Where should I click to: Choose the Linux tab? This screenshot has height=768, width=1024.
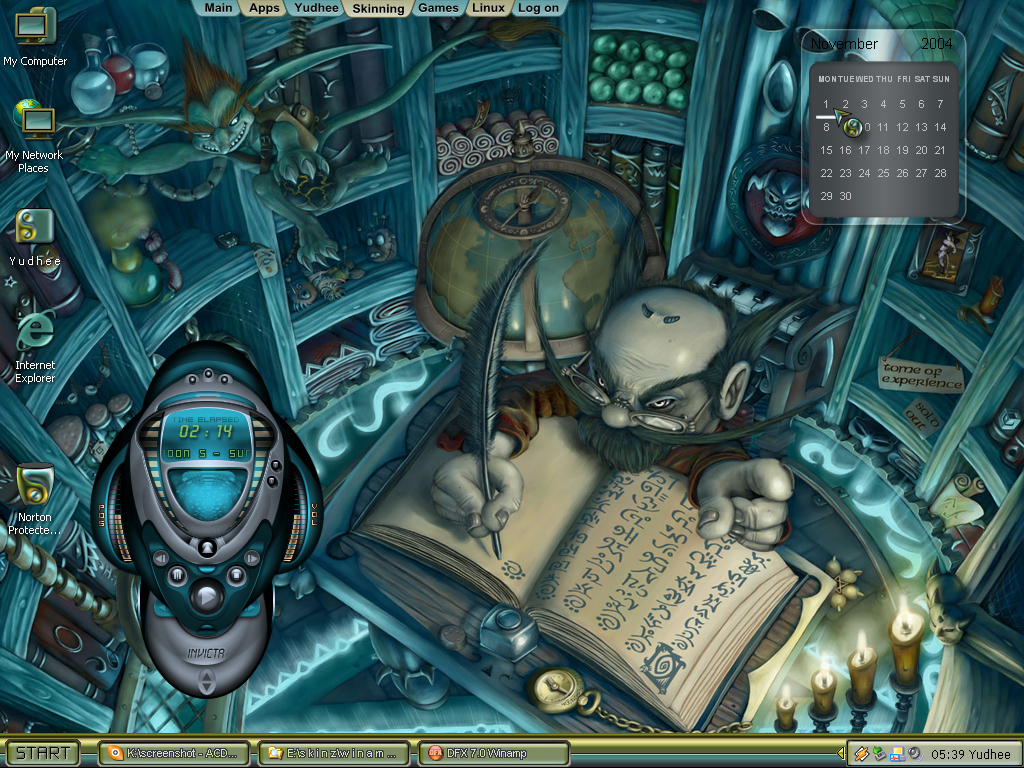[x=488, y=8]
